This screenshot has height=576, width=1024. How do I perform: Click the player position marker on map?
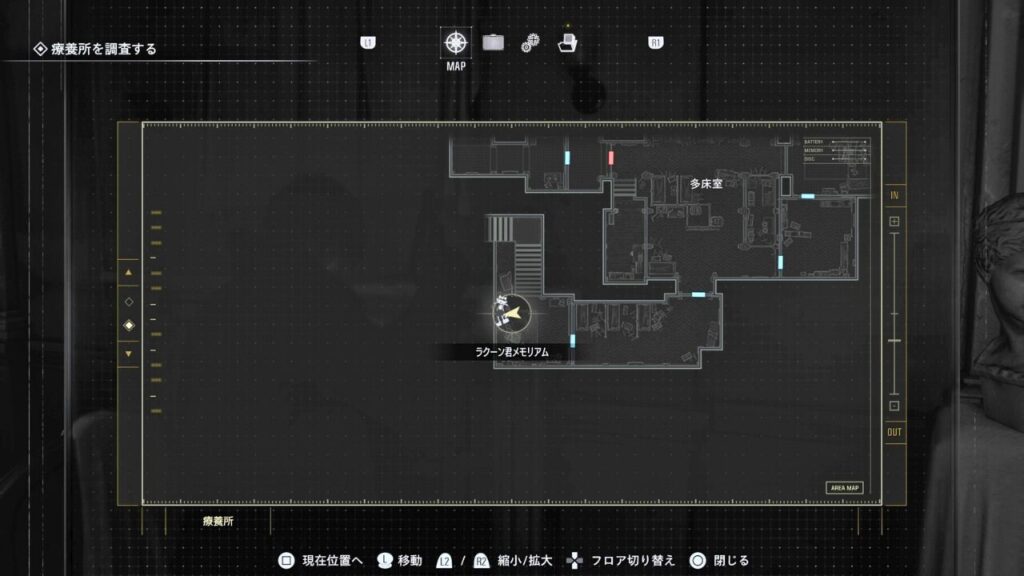point(514,314)
